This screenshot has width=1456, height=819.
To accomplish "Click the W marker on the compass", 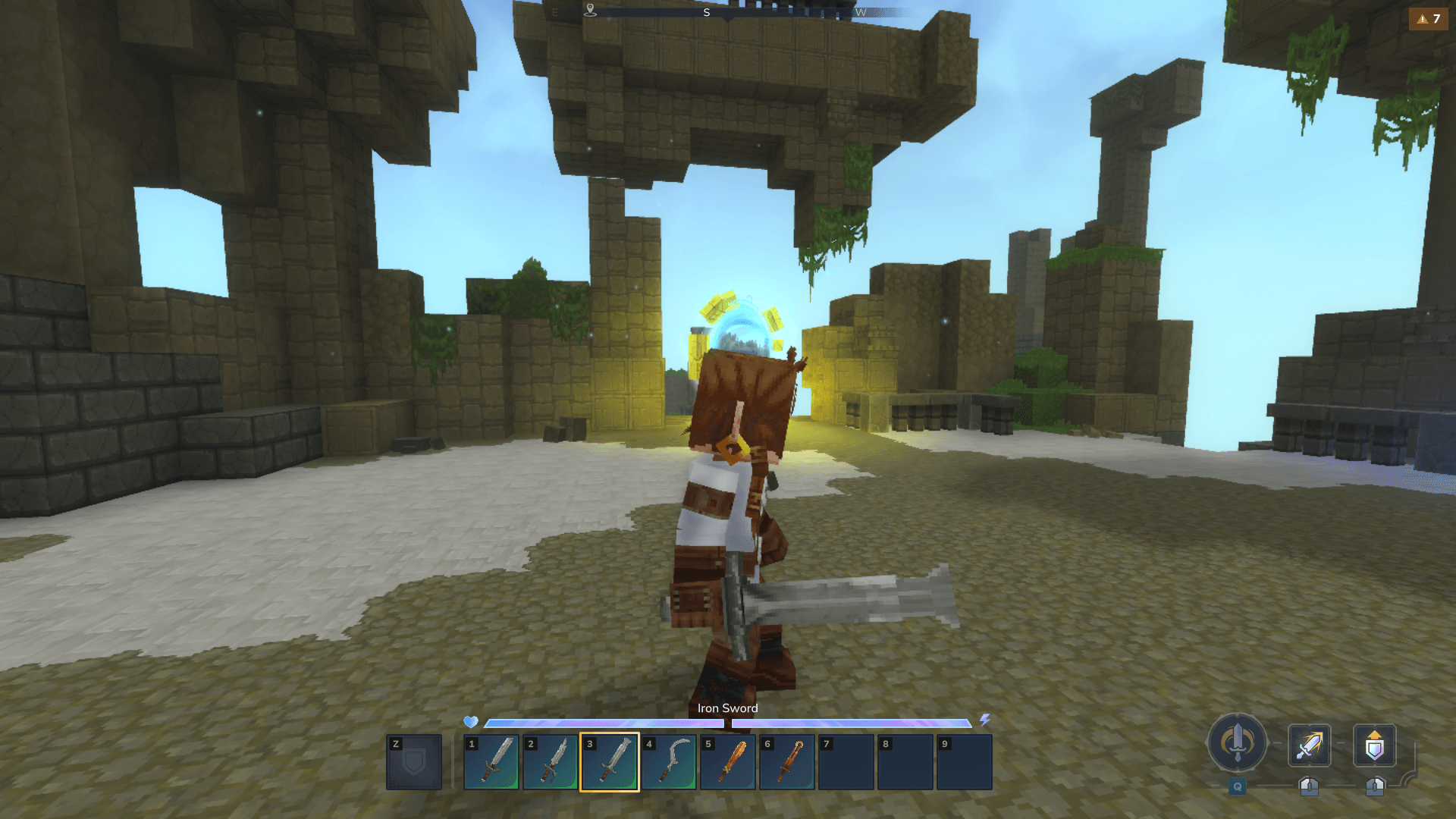I will coord(861,11).
